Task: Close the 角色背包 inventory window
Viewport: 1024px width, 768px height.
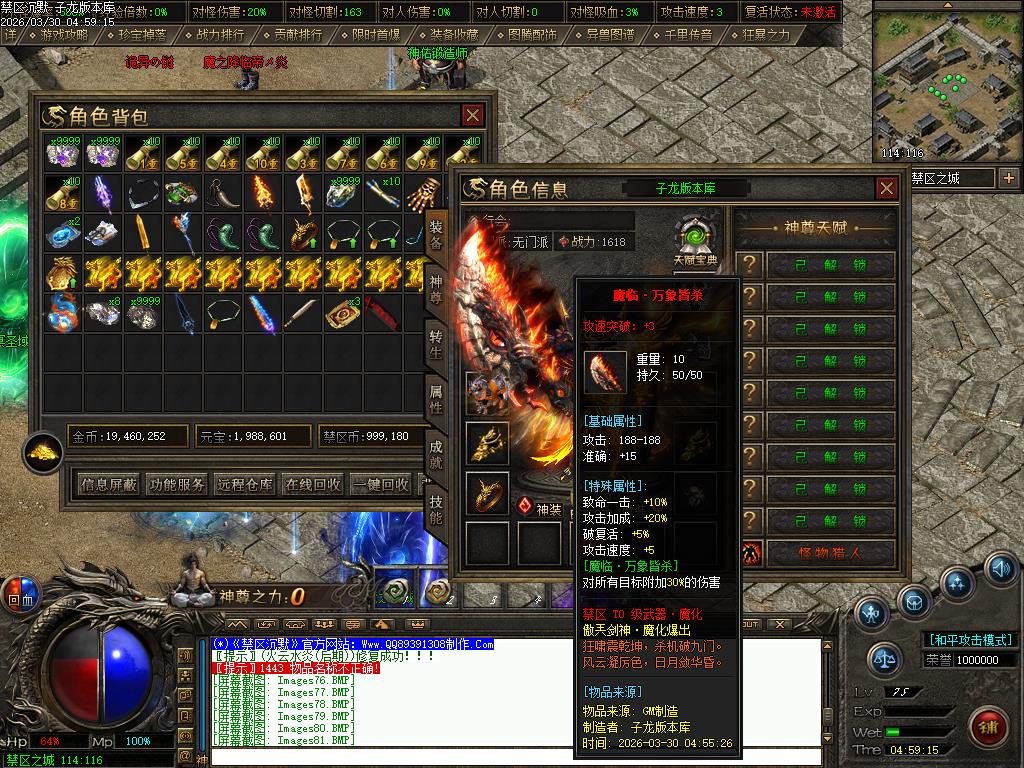Action: (x=472, y=115)
